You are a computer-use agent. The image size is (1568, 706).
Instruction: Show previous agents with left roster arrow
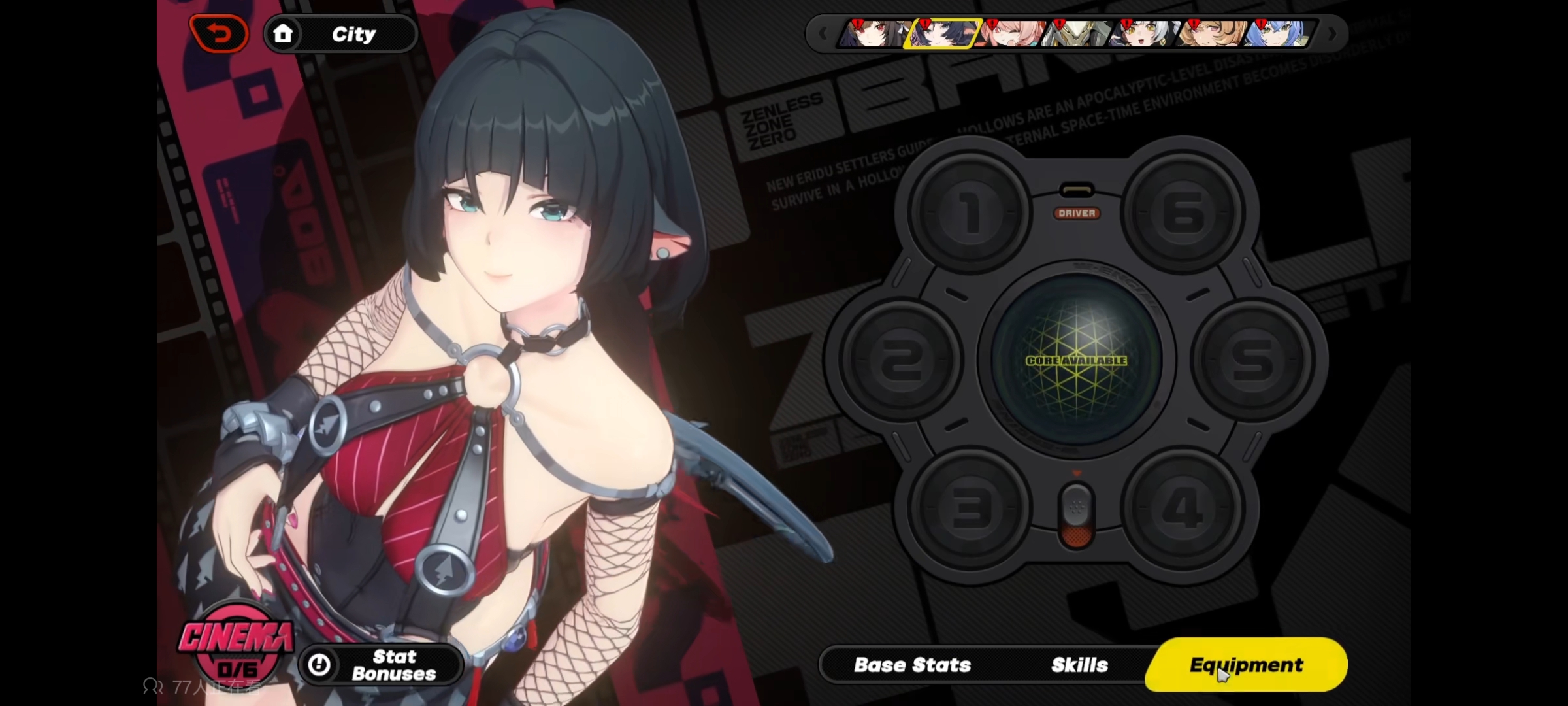pyautogui.click(x=823, y=33)
